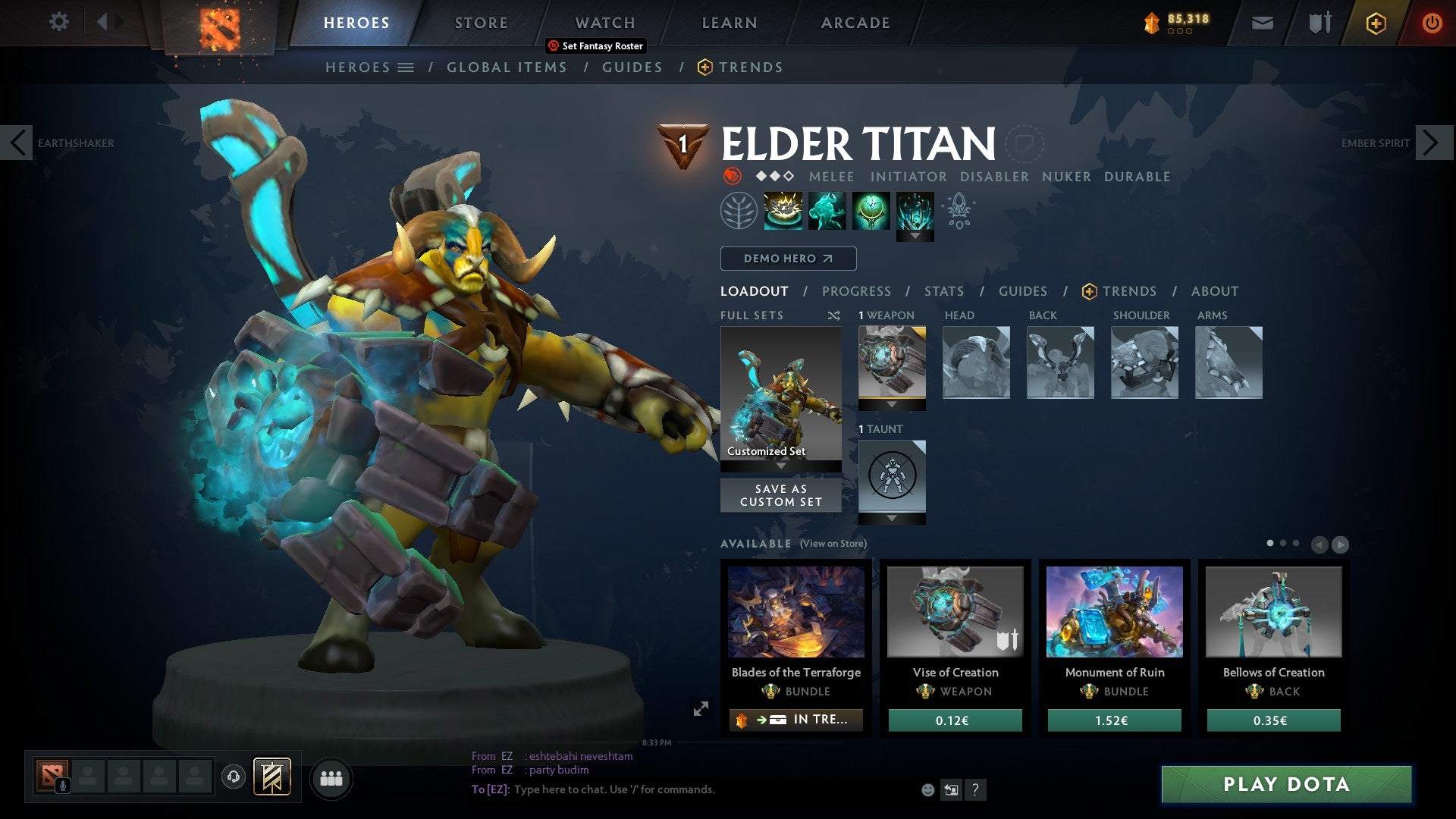This screenshot has width=1456, height=819.
Task: Click the shuffle icon beside FULL SETS
Action: tap(834, 315)
